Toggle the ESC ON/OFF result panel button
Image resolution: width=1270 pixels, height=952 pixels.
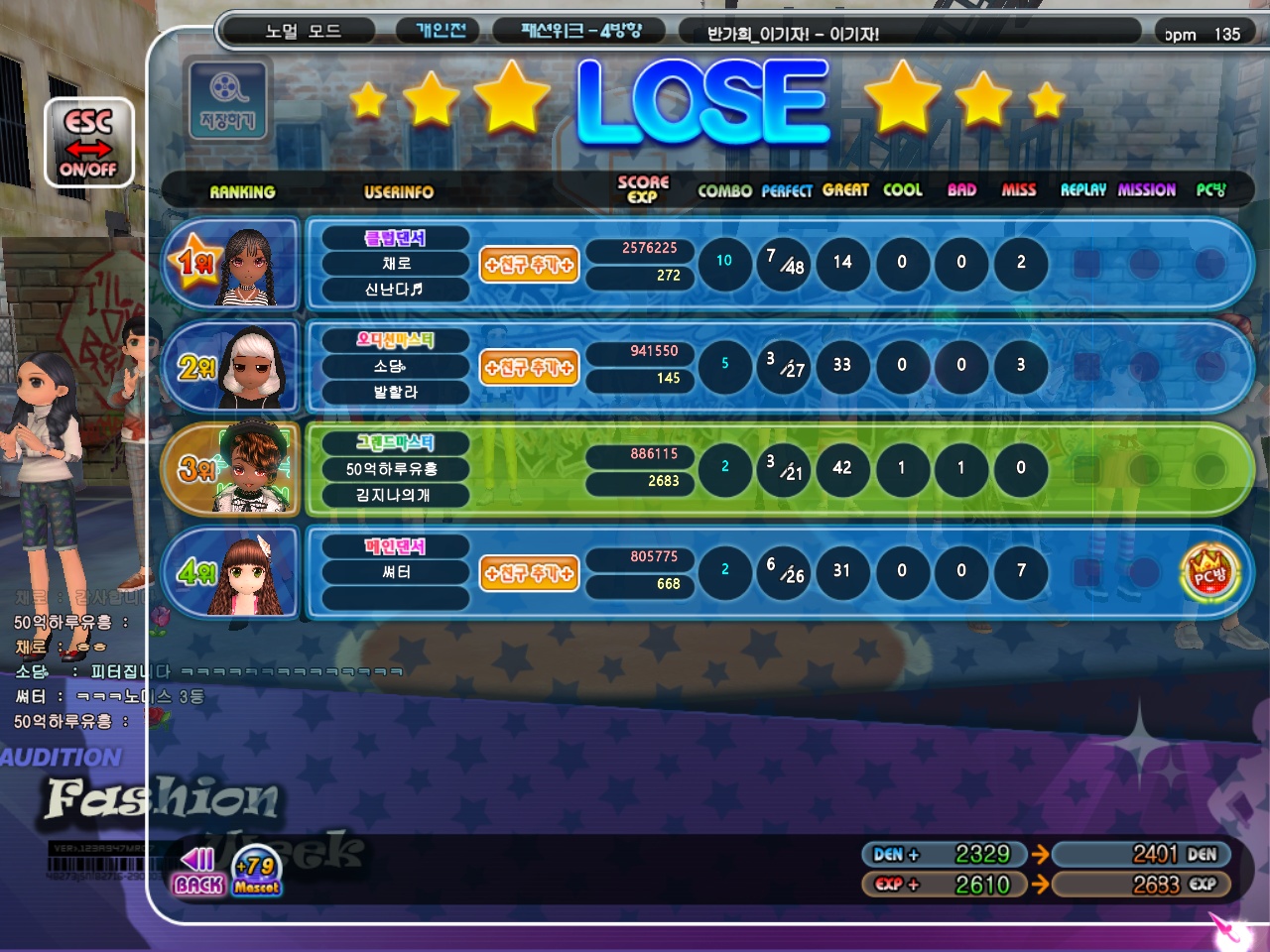click(x=88, y=143)
